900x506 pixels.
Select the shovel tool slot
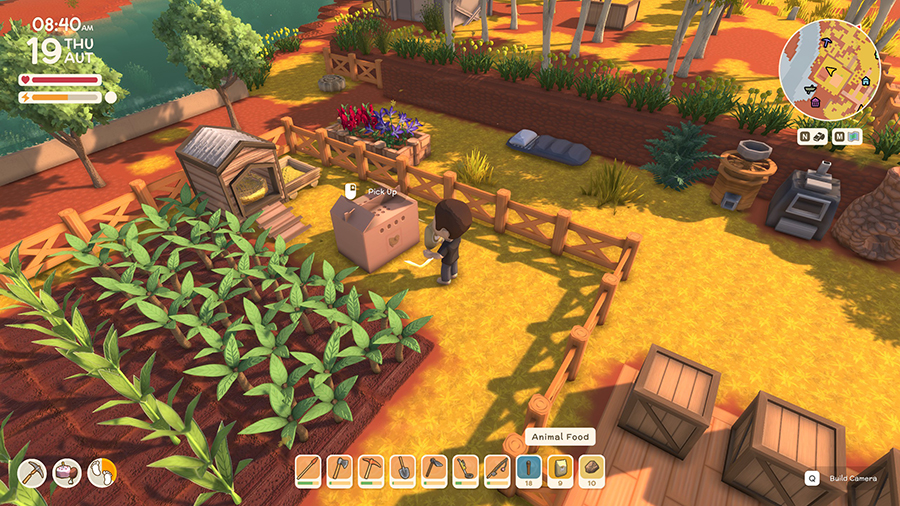coord(402,468)
